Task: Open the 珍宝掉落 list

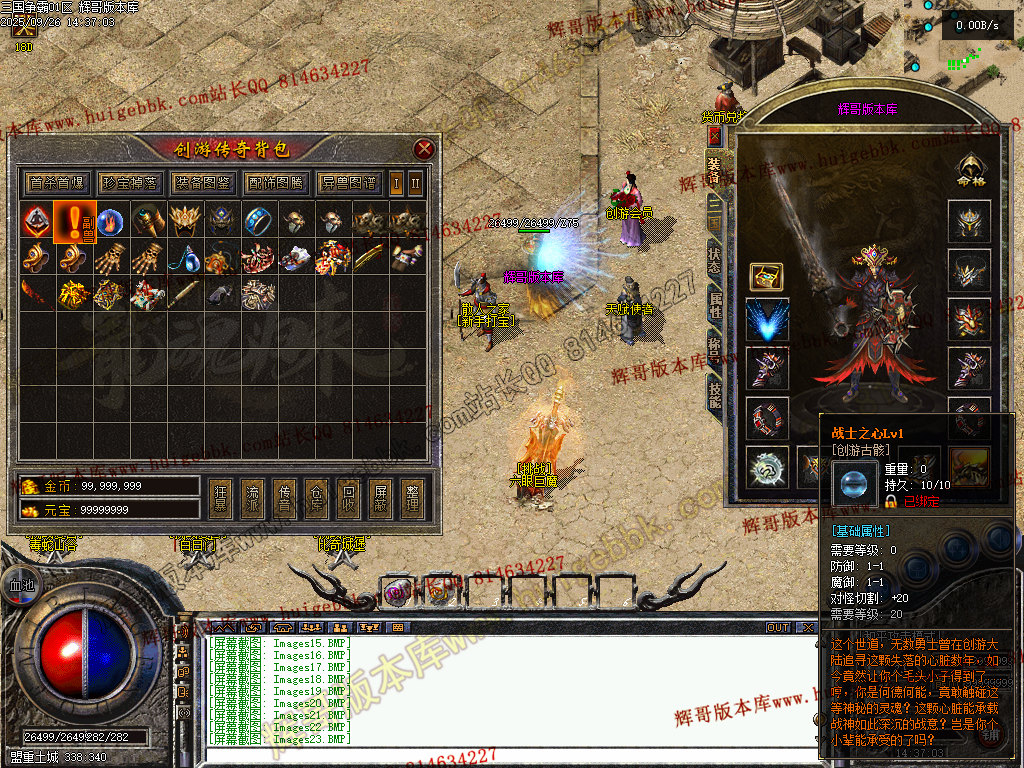Action: click(129, 183)
